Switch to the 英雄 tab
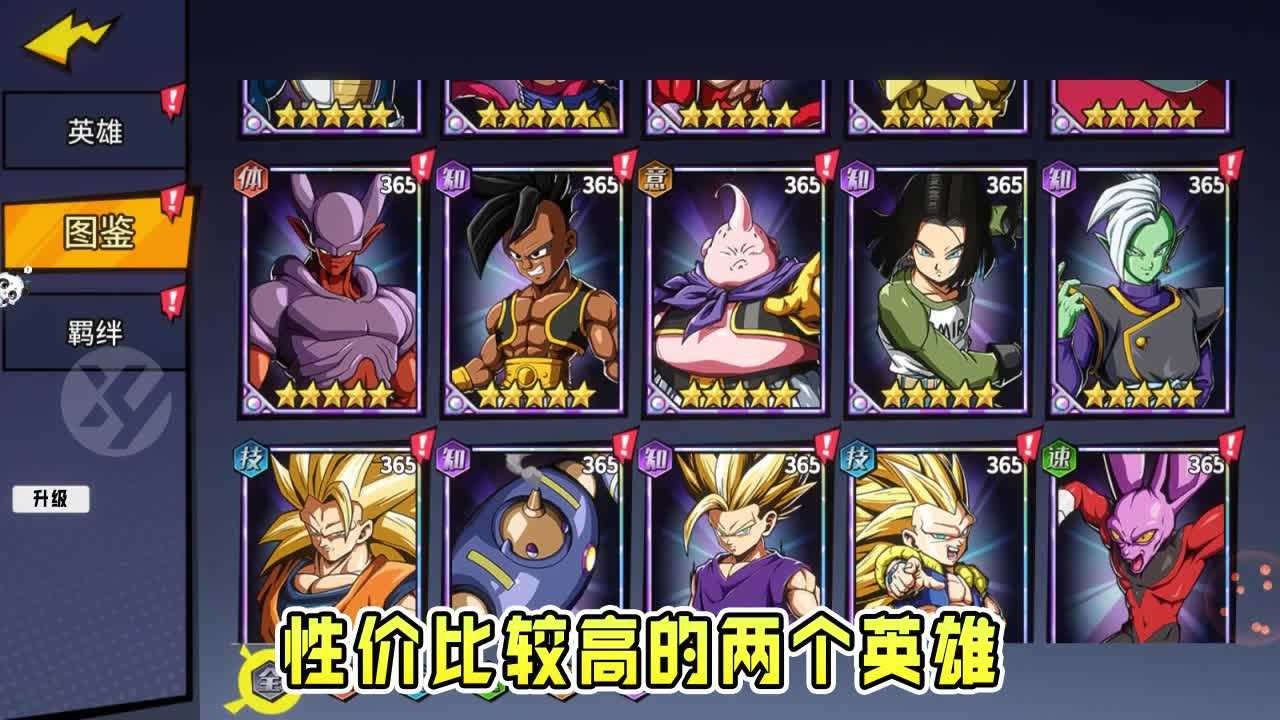This screenshot has height=720, width=1280. tap(94, 131)
